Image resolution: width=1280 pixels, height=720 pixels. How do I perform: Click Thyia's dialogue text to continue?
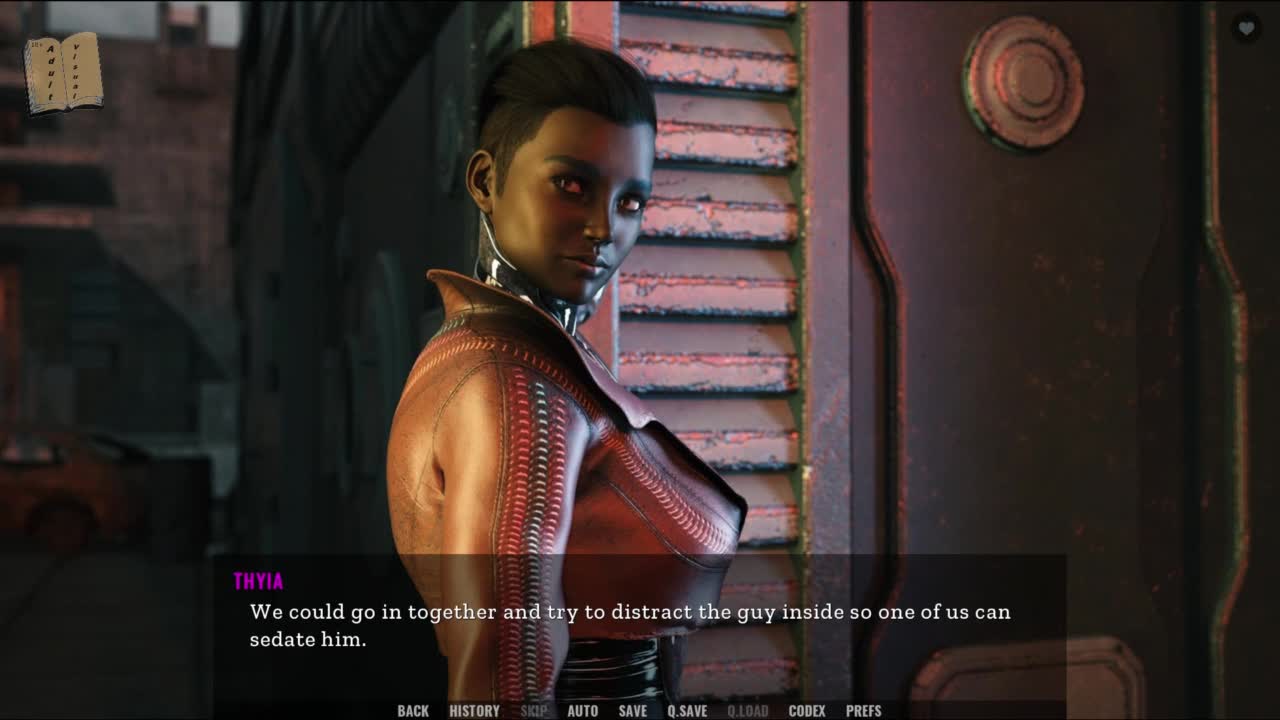pyautogui.click(x=630, y=624)
